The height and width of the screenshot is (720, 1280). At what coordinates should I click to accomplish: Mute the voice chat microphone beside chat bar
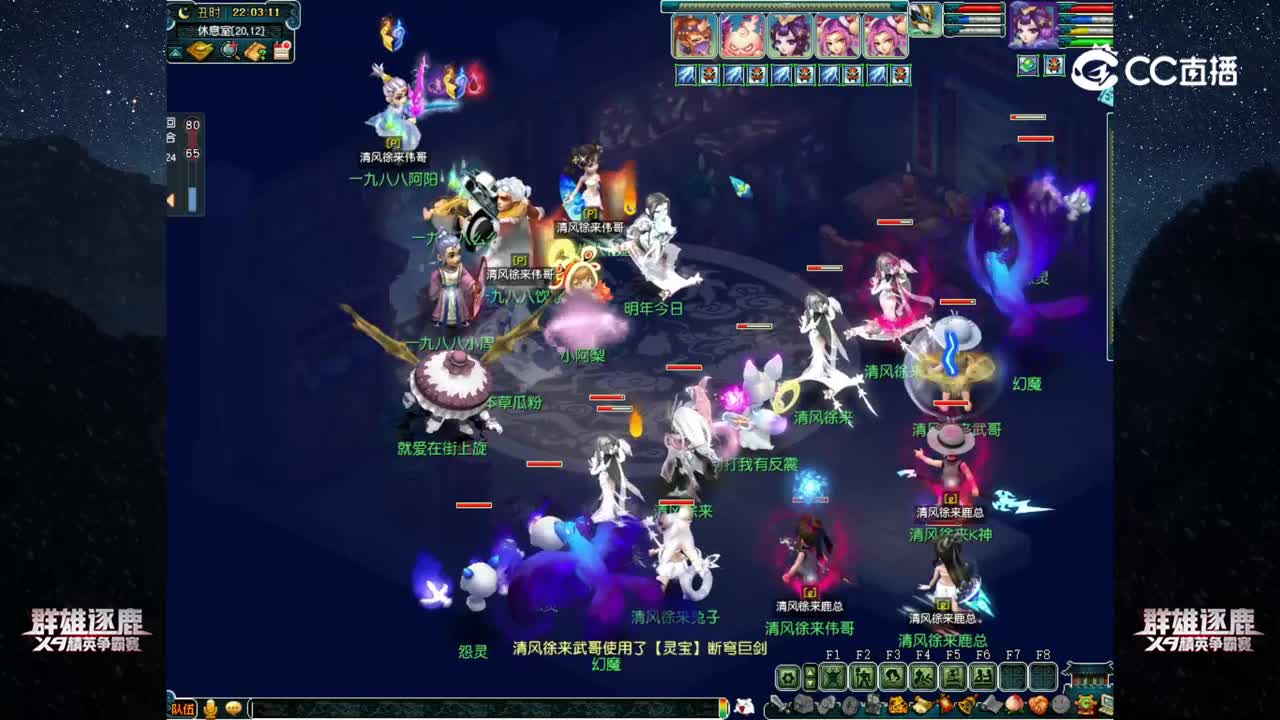tap(210, 706)
